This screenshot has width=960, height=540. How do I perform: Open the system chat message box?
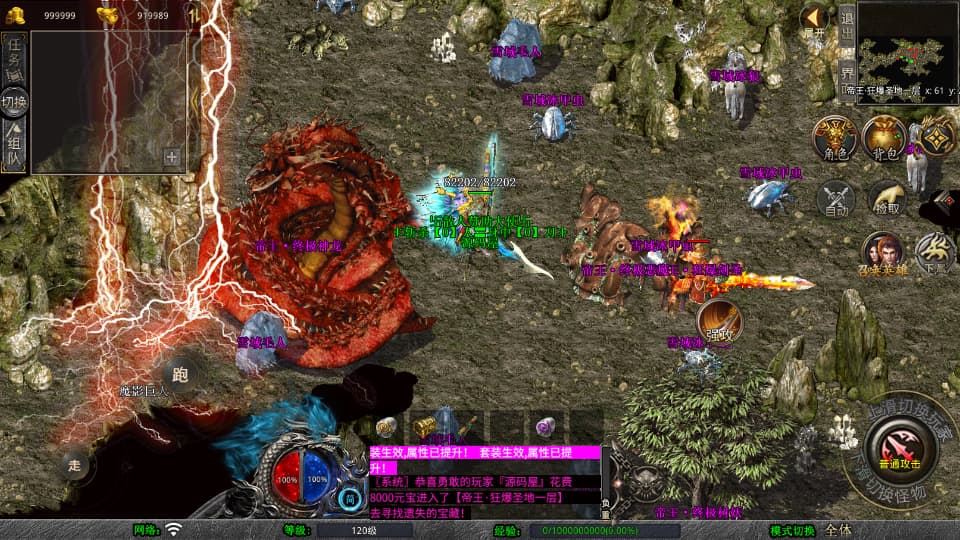tap(485, 482)
